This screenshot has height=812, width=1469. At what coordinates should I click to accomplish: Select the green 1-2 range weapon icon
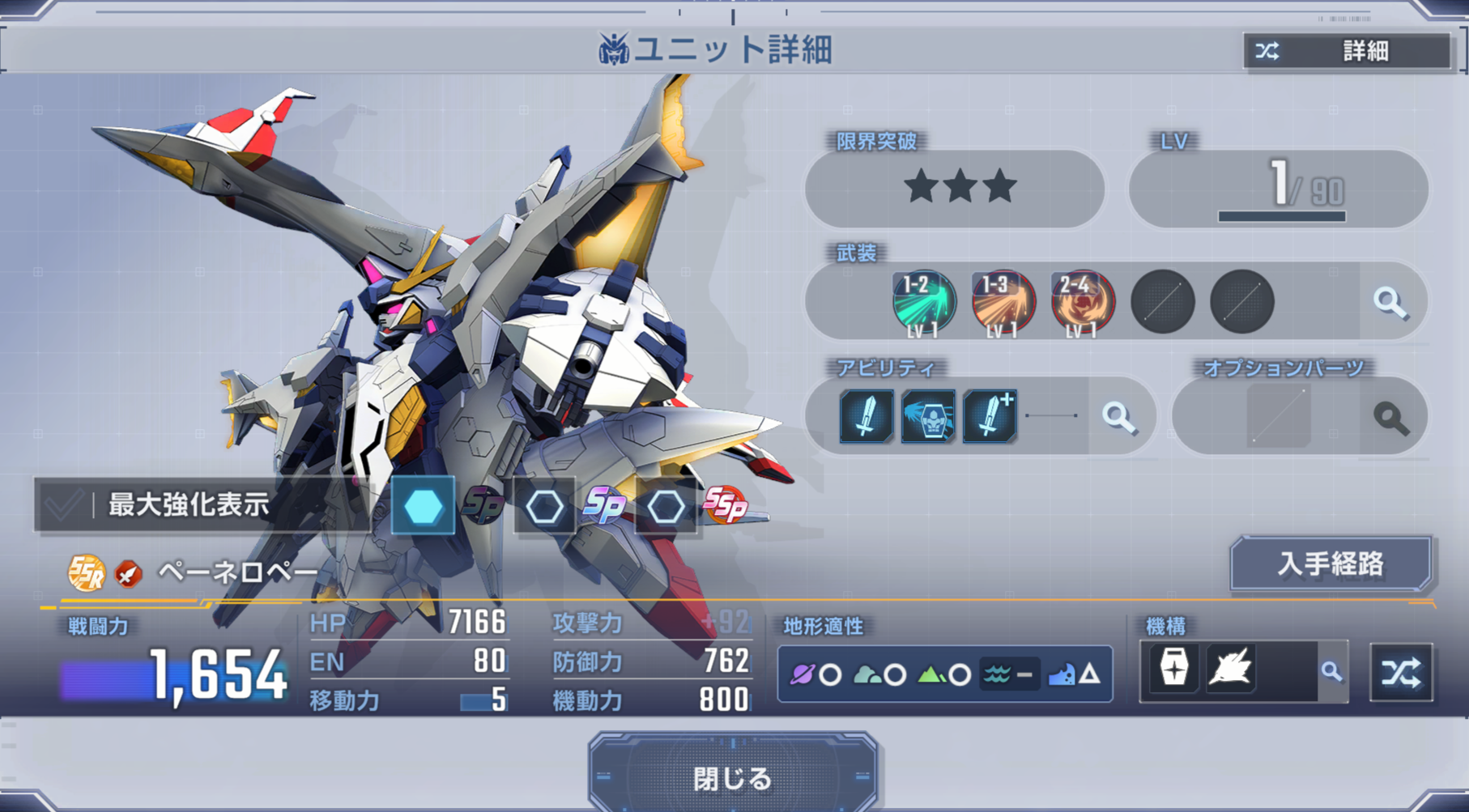(924, 303)
